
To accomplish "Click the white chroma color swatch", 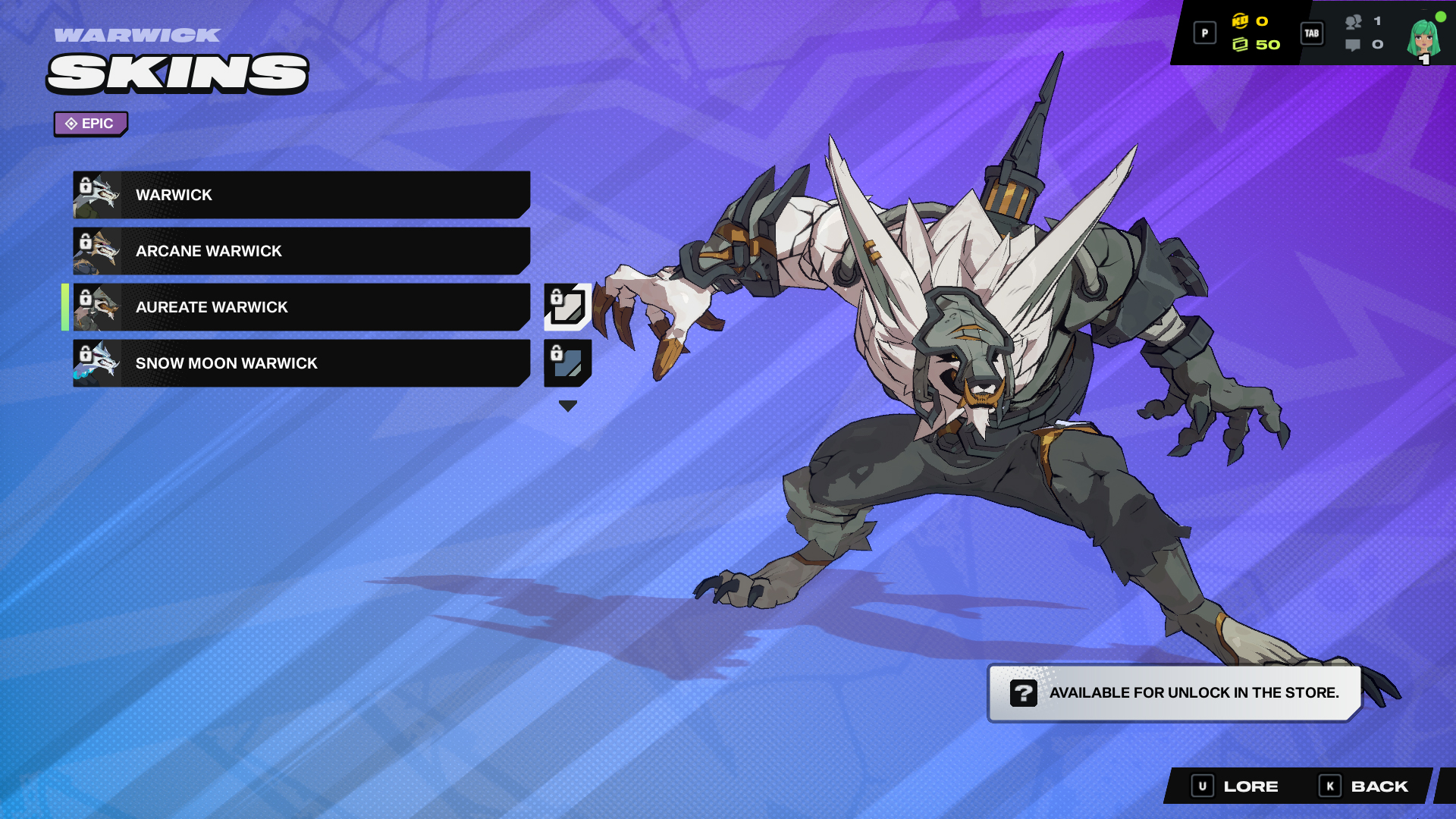I will (570, 311).
